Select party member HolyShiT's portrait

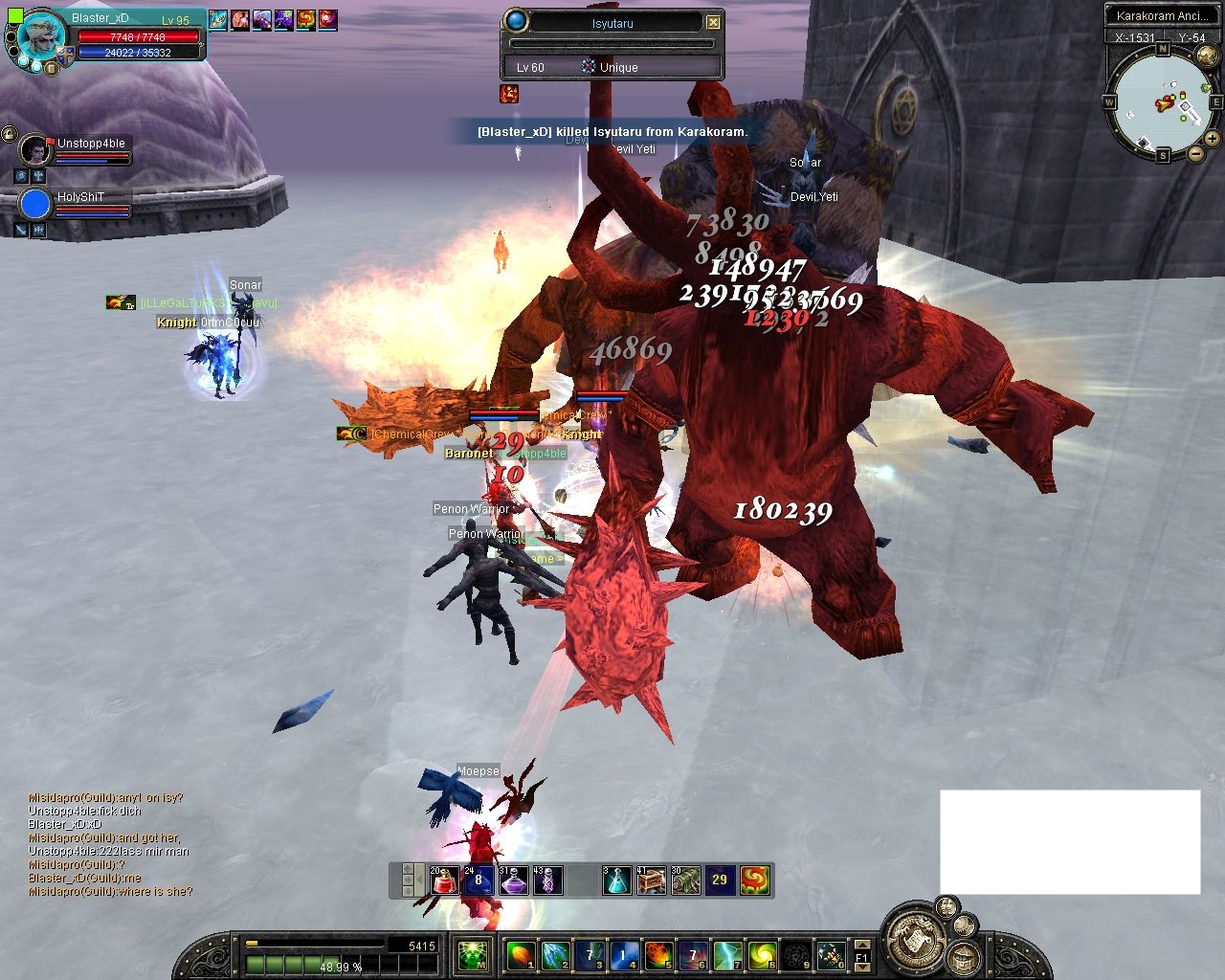pos(35,205)
